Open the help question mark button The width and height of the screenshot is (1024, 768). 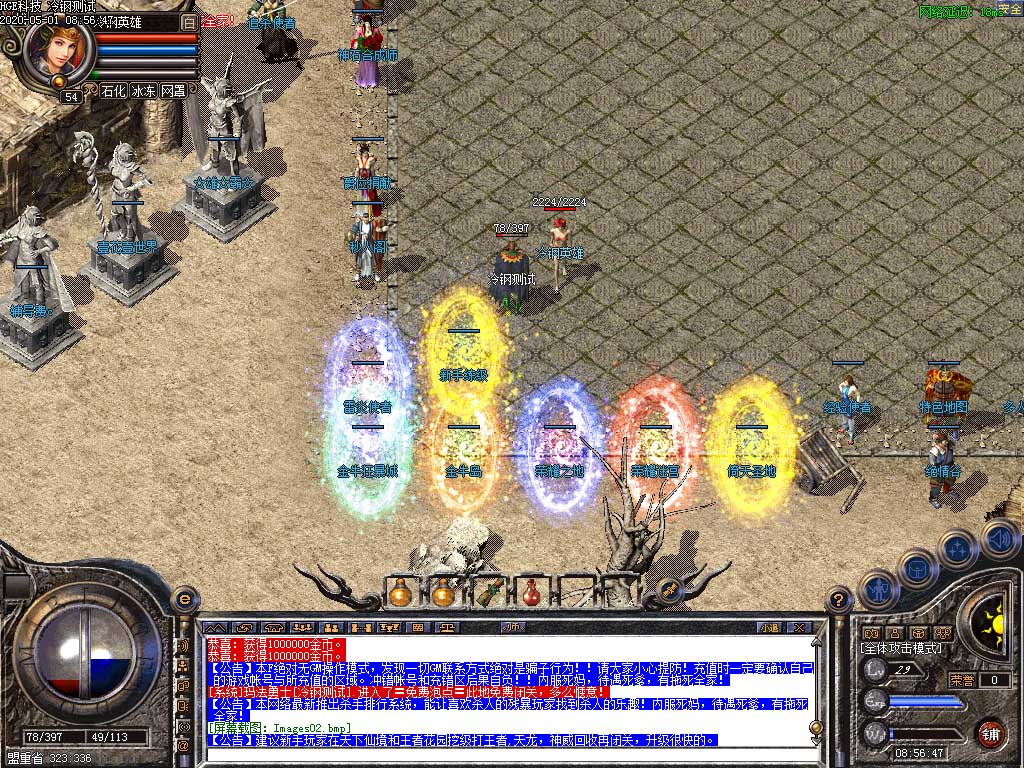[838, 600]
